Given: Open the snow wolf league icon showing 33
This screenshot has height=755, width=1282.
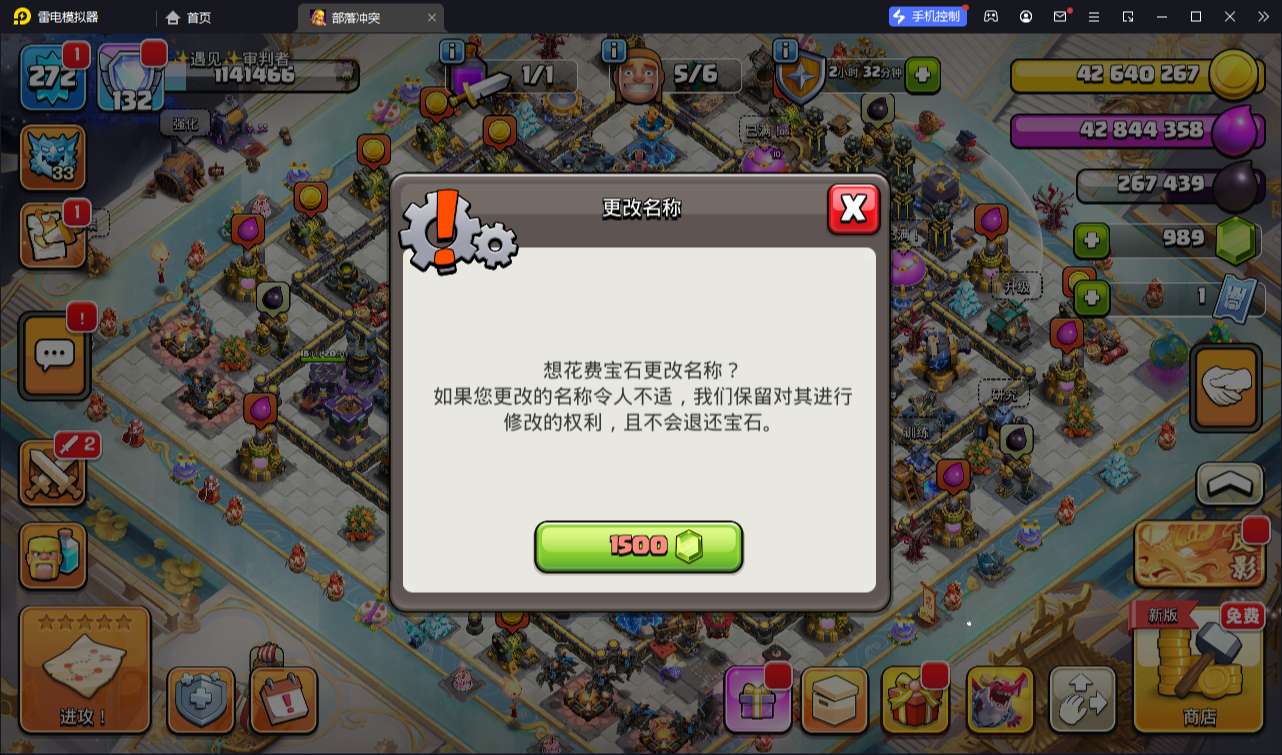Looking at the screenshot, I should (x=54, y=157).
